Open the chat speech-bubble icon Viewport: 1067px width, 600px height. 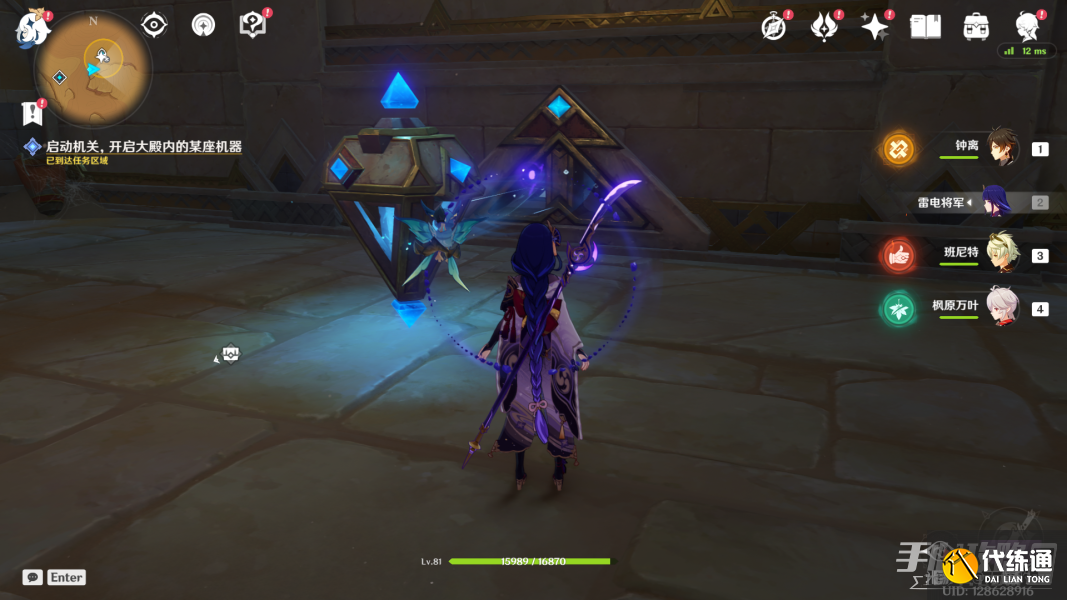coord(33,577)
